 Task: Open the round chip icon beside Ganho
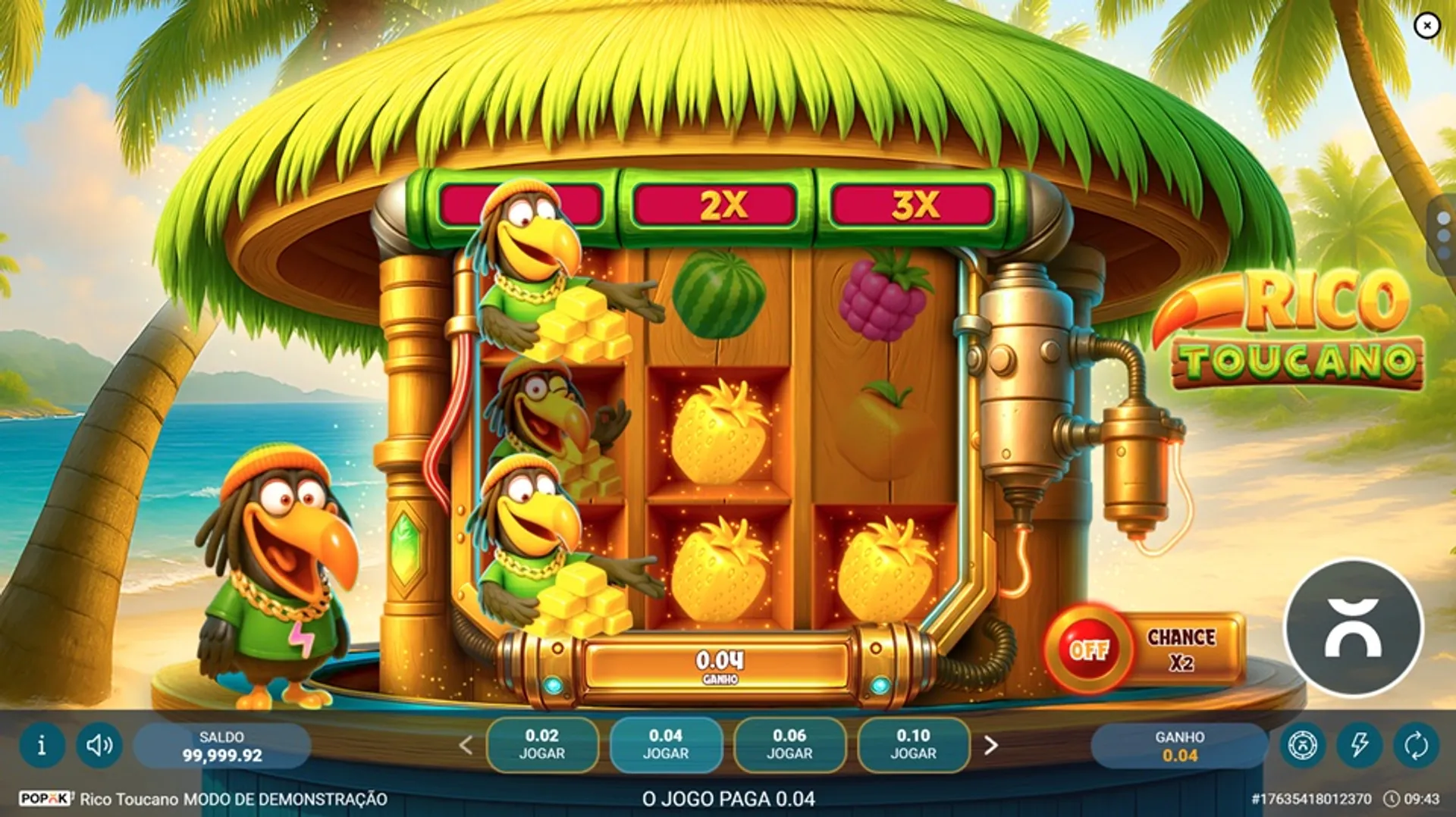pos(1303,745)
